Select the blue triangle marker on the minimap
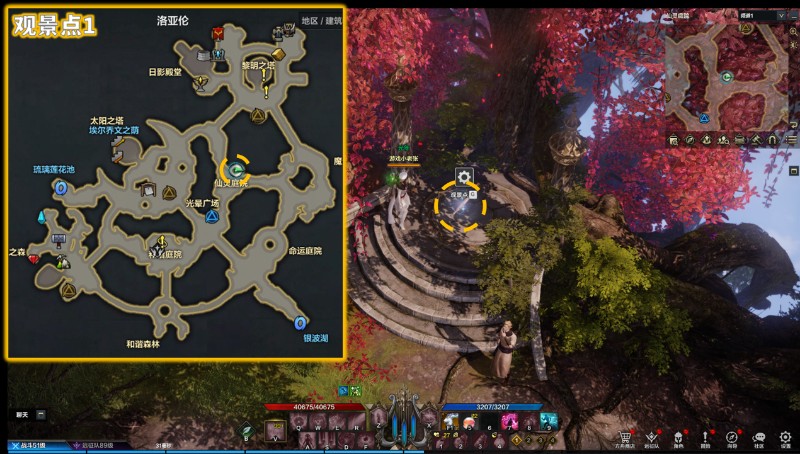The image size is (800, 454). click(704, 117)
